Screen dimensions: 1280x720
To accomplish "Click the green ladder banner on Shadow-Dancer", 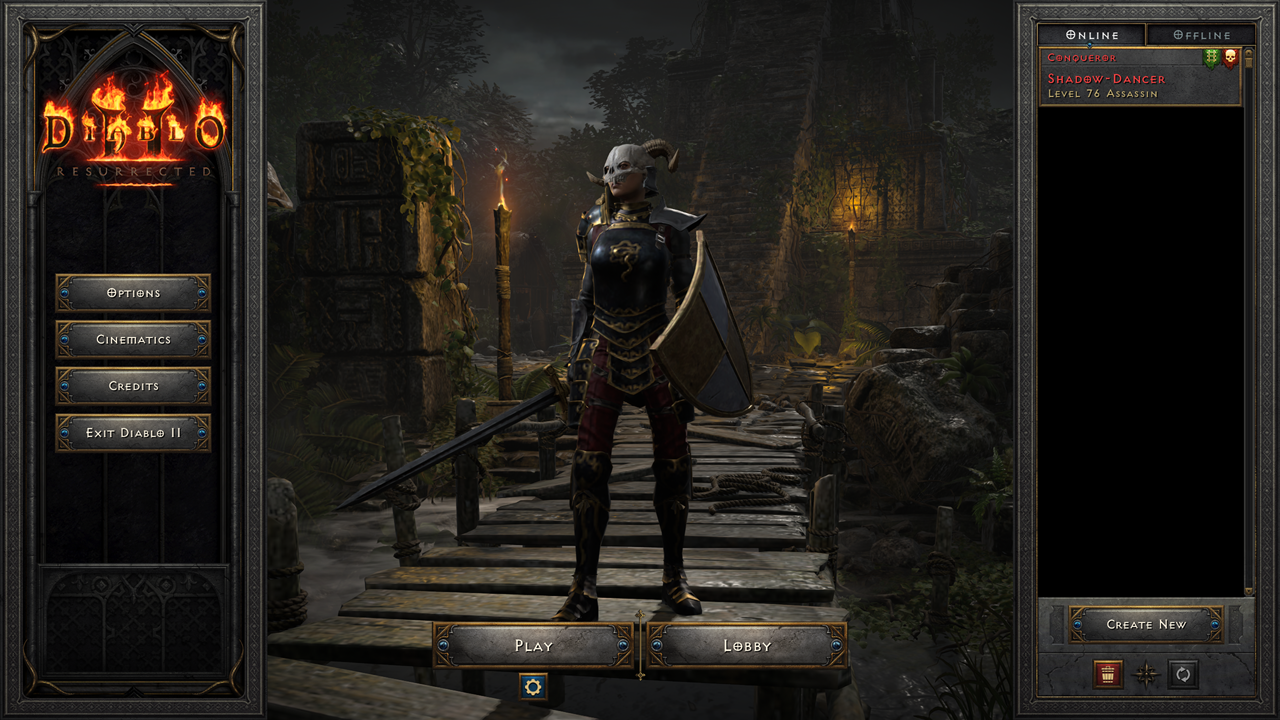I will pos(1211,58).
